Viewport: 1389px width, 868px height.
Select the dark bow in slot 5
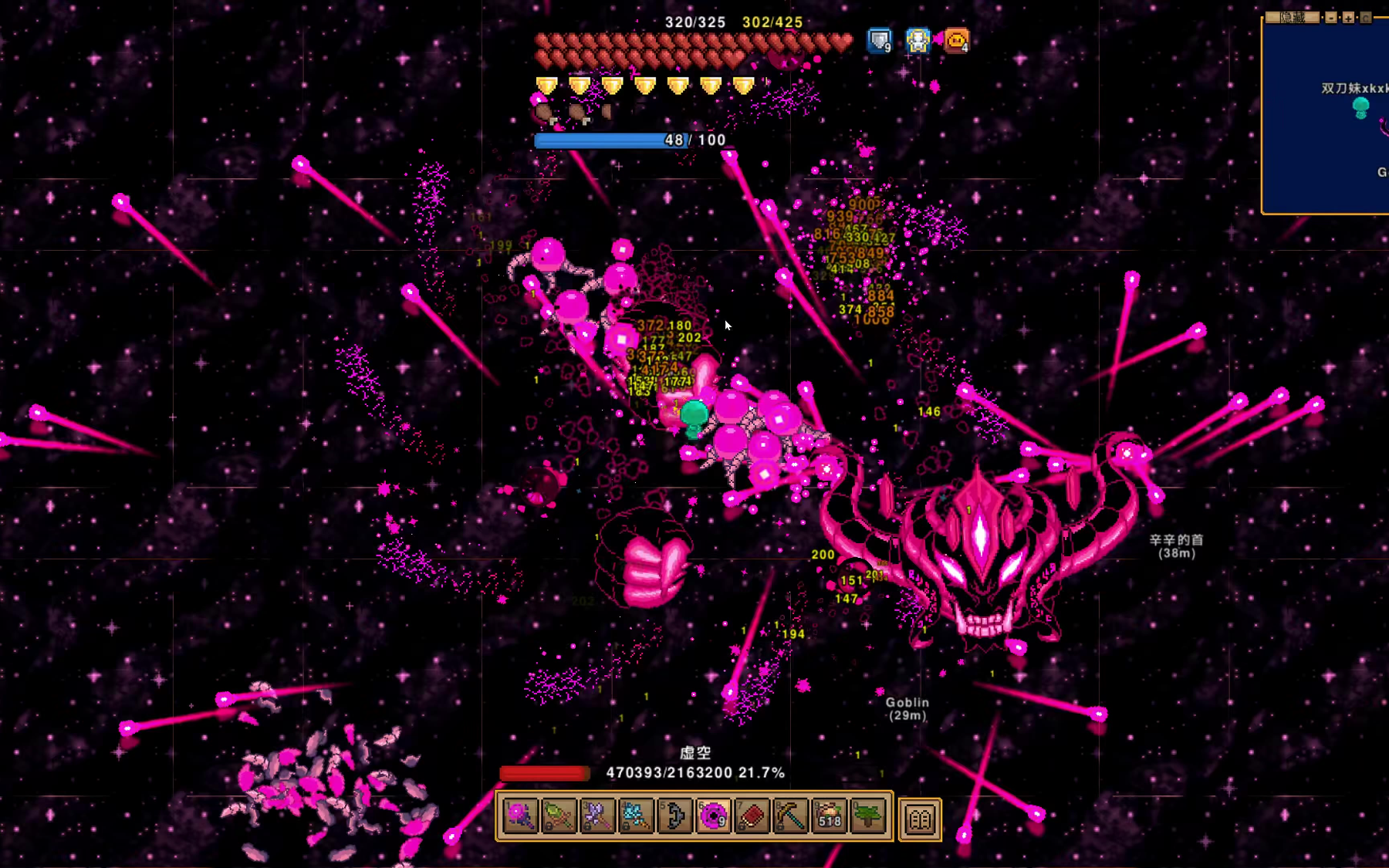point(674,816)
